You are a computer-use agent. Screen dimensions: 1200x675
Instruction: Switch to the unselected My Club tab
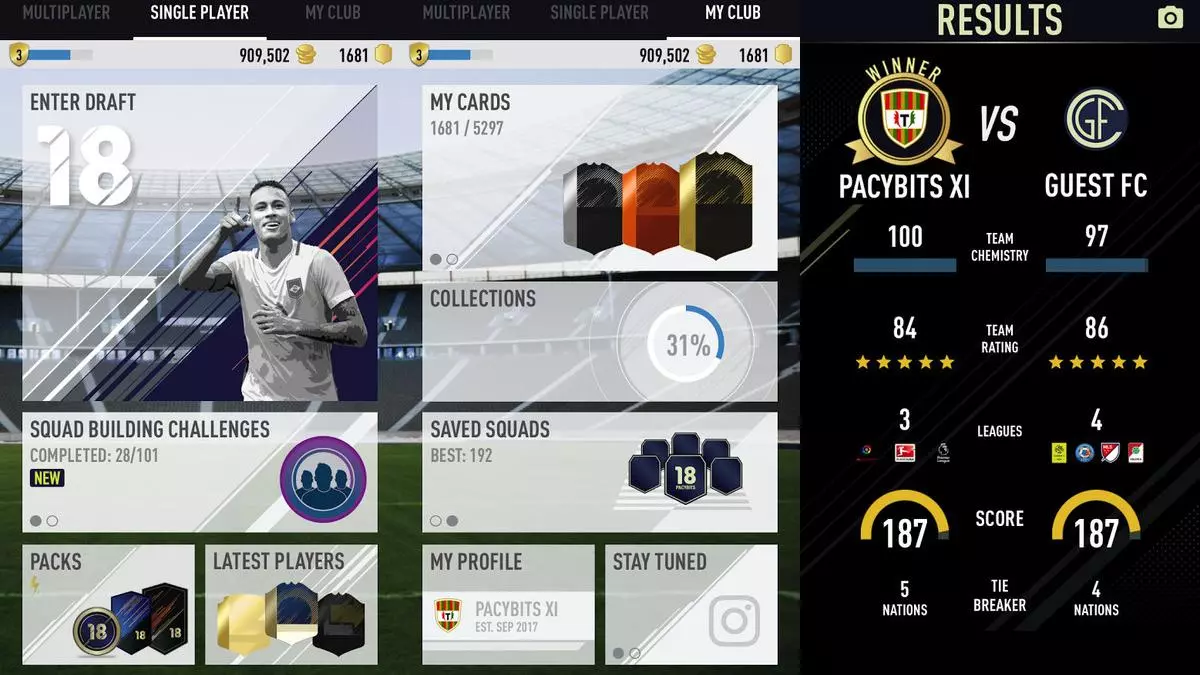point(332,14)
